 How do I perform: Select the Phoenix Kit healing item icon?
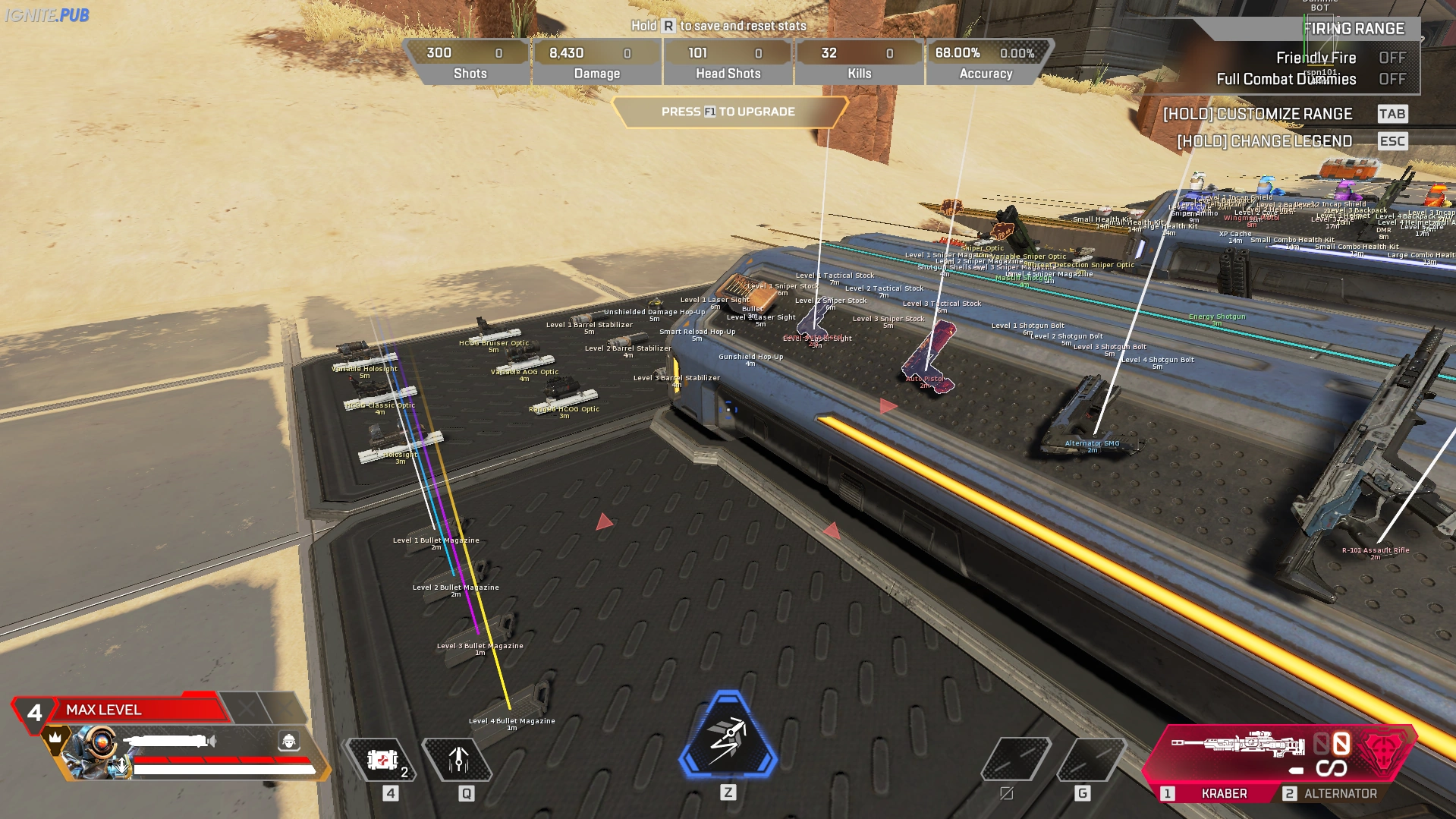click(x=383, y=758)
